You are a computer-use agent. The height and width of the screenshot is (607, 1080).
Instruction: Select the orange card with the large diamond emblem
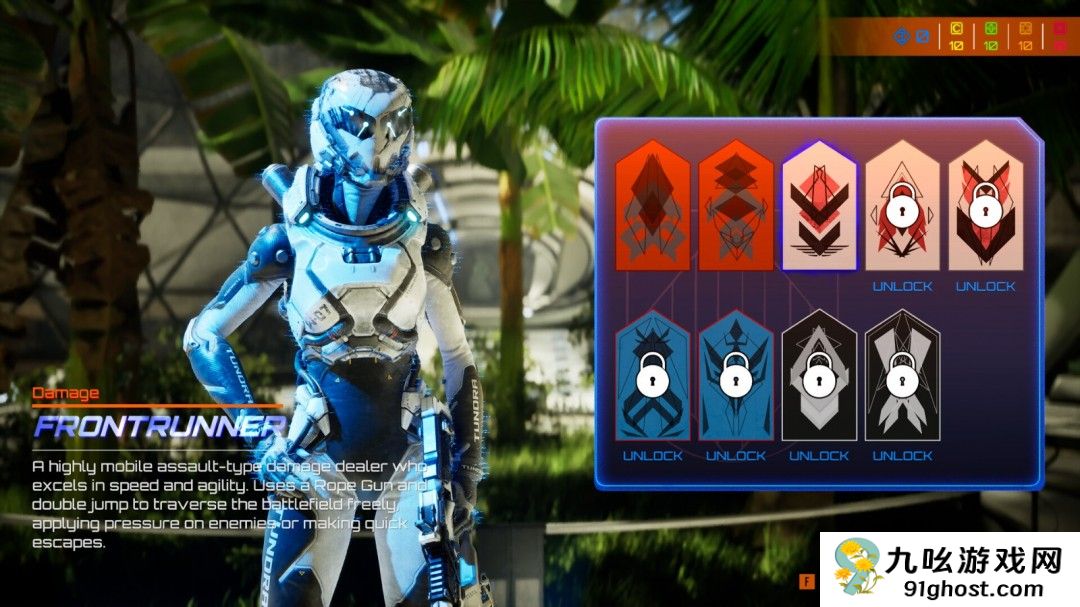pyautogui.click(x=653, y=206)
